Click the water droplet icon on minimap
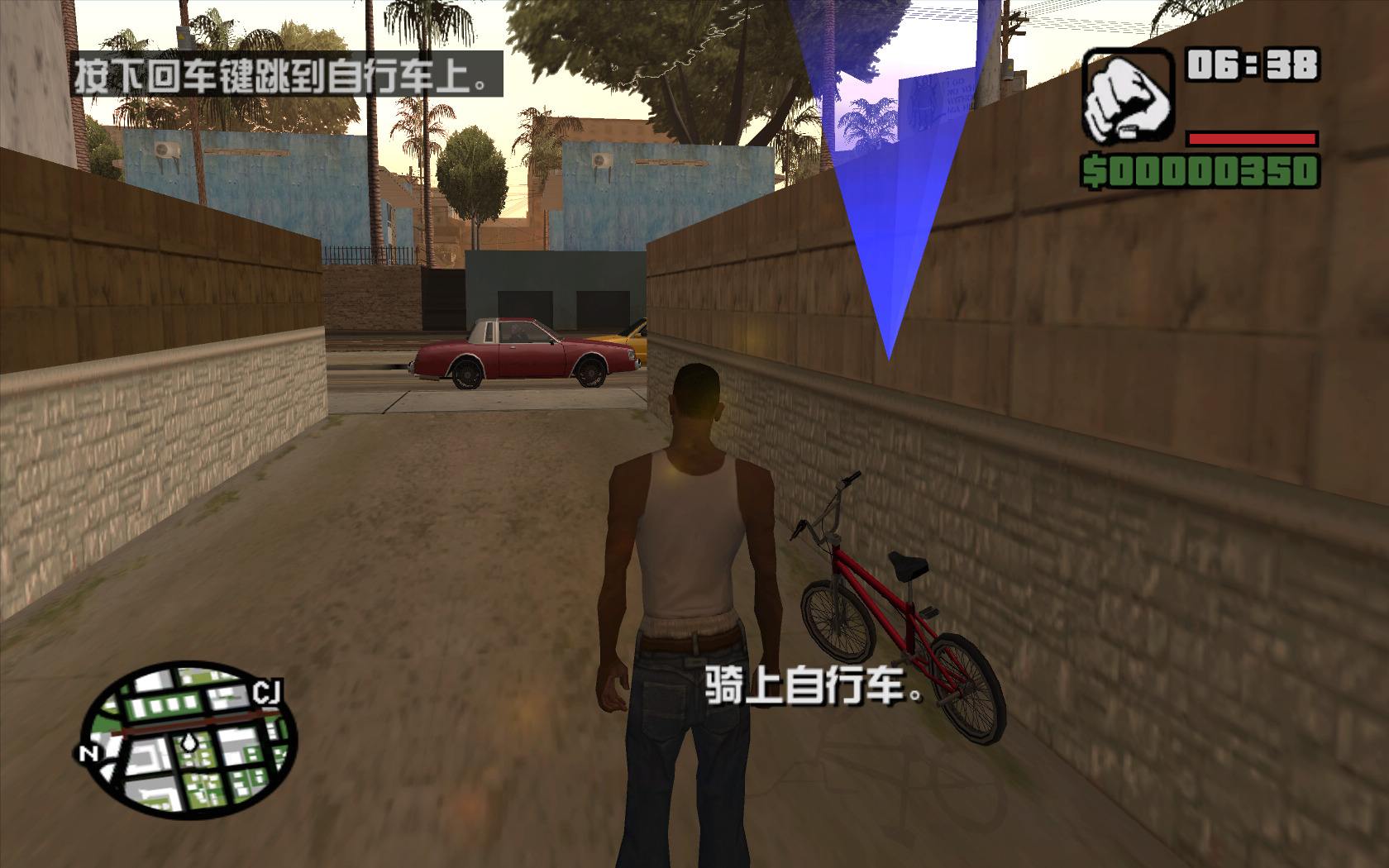This screenshot has width=1389, height=868. (189, 742)
